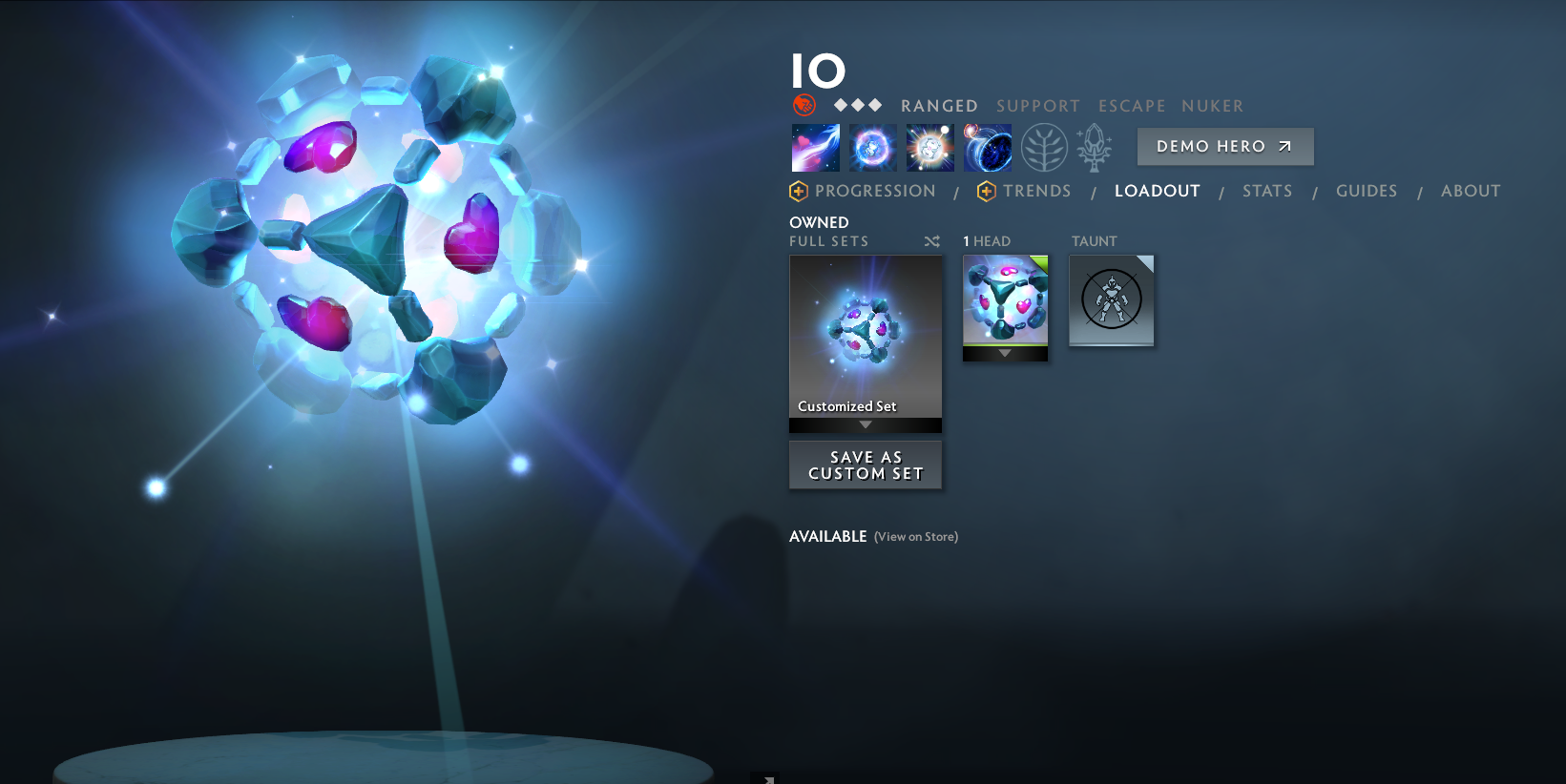This screenshot has height=784, width=1566.
Task: Click the shuffle icon next to FULL SETS
Action: (932, 241)
